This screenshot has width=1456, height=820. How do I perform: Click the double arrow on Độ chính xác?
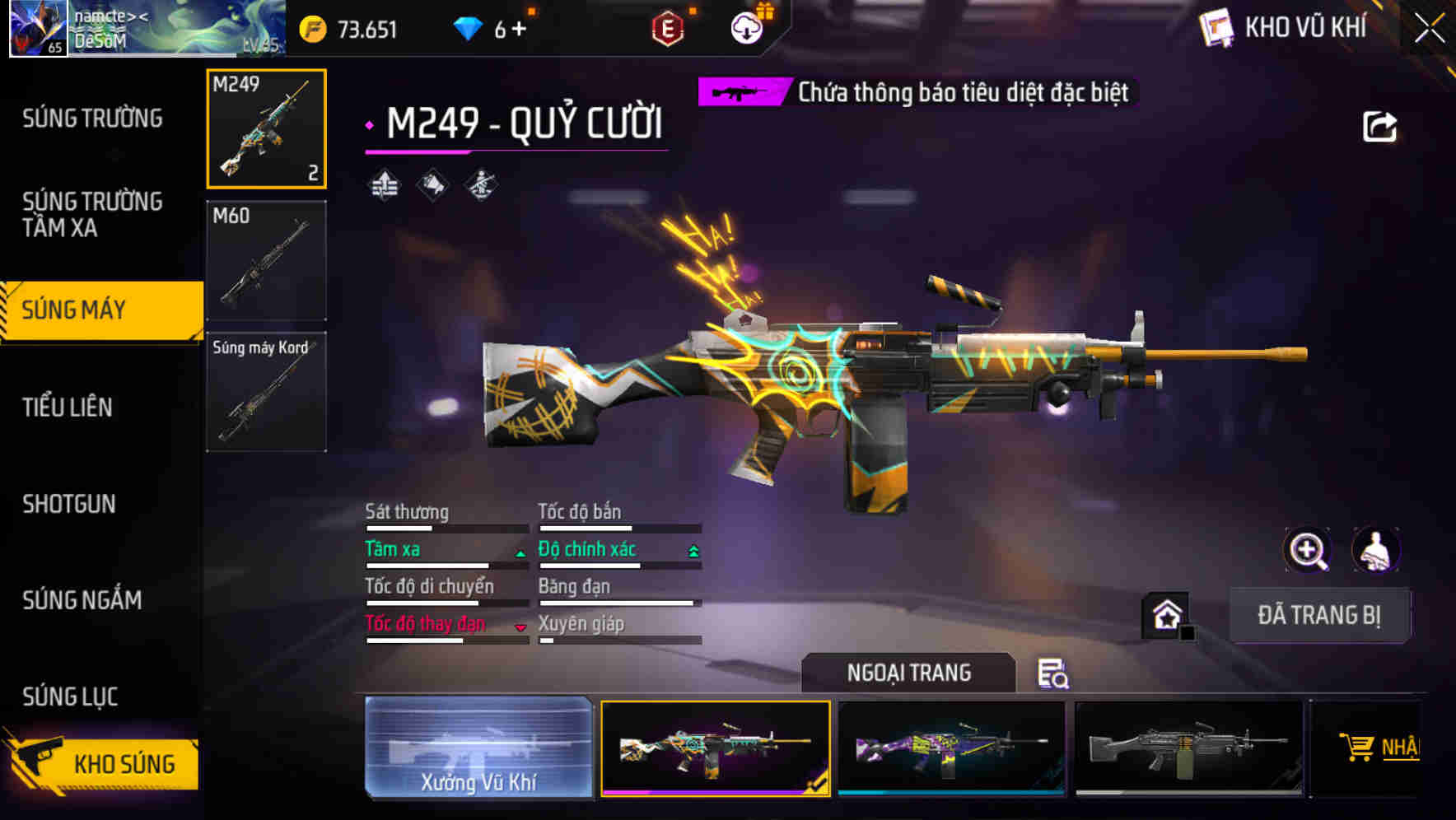pyautogui.click(x=692, y=551)
